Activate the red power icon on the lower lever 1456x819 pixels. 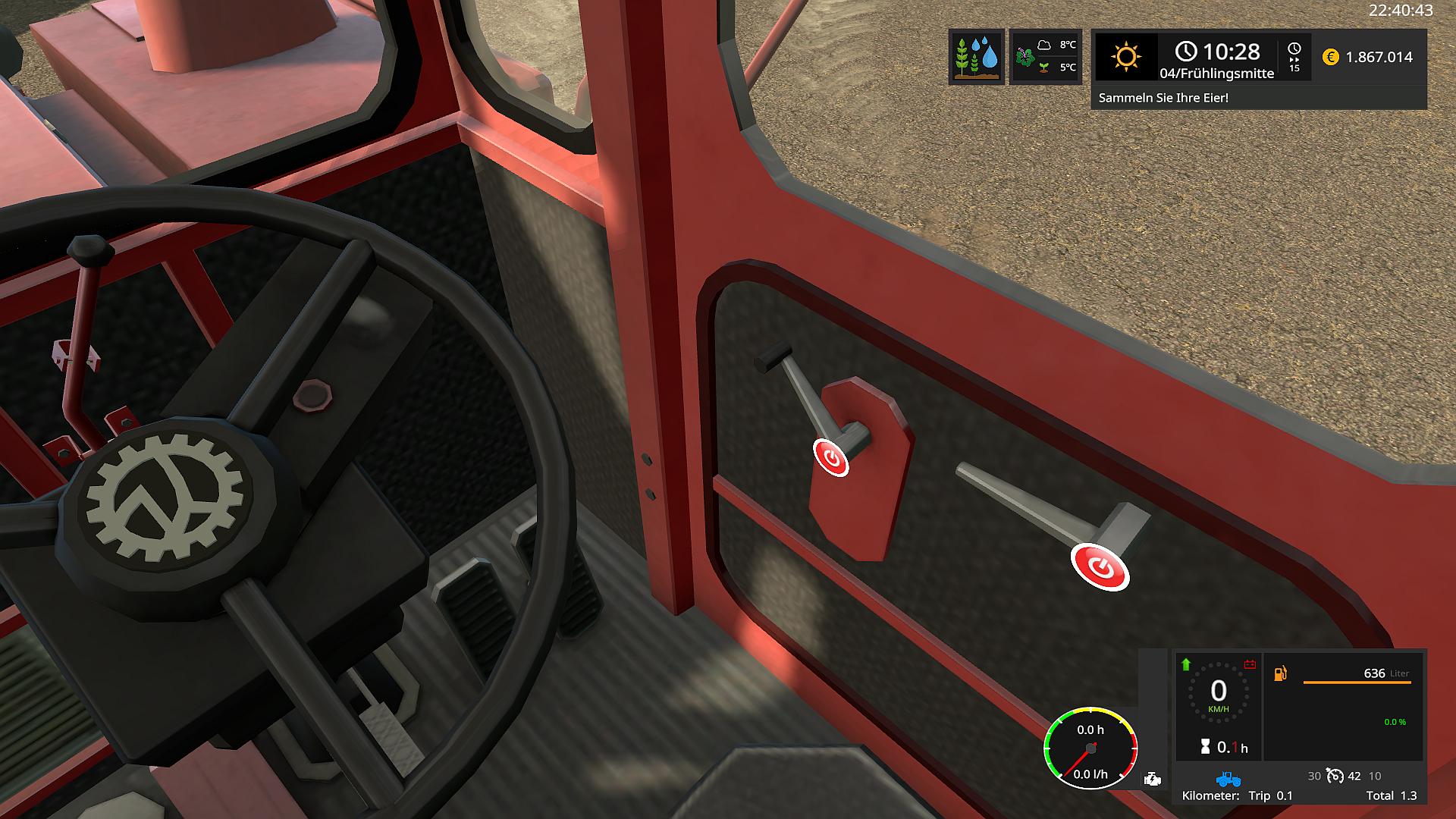point(1100,566)
